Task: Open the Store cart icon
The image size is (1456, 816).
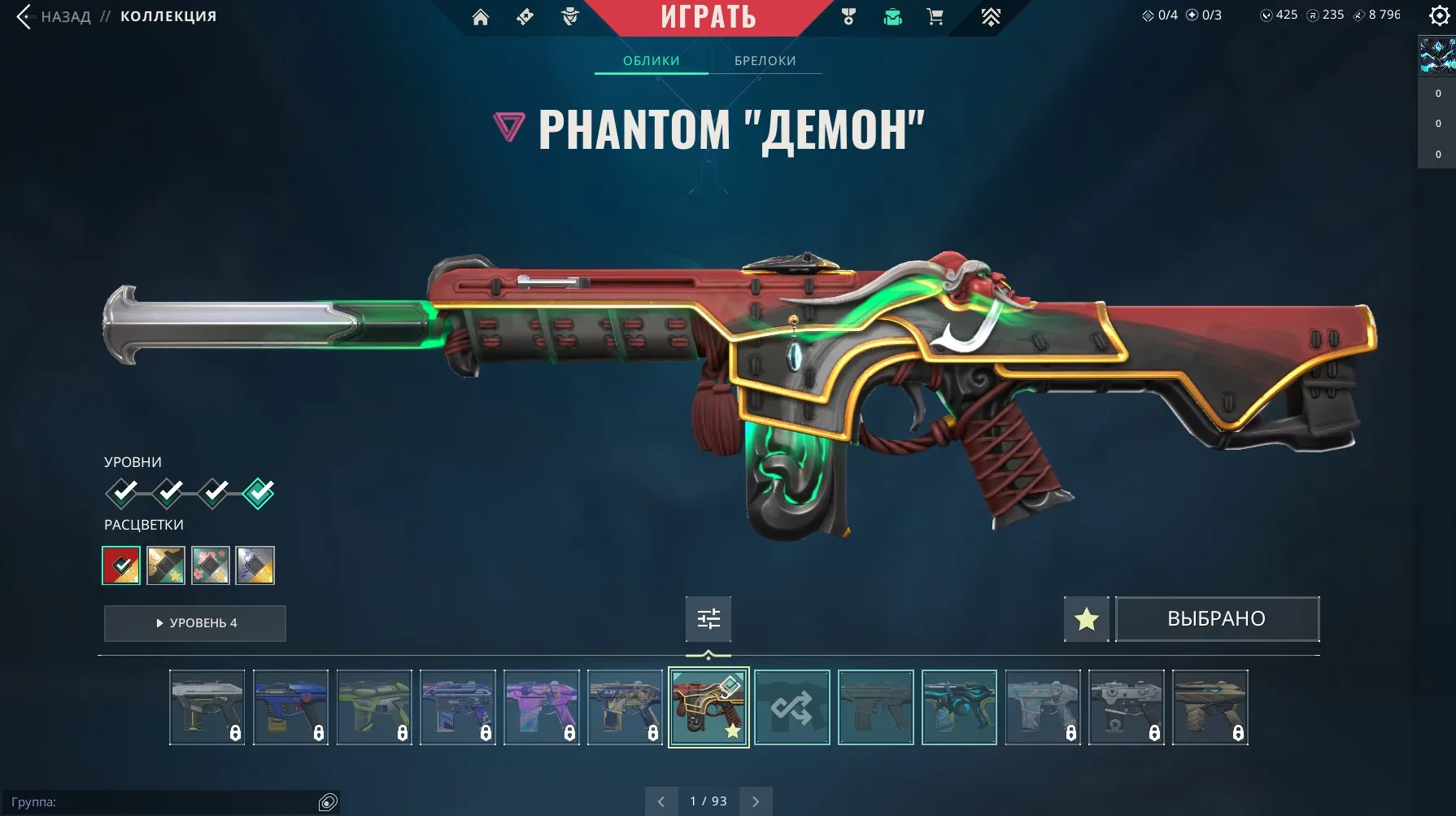Action: [935, 16]
